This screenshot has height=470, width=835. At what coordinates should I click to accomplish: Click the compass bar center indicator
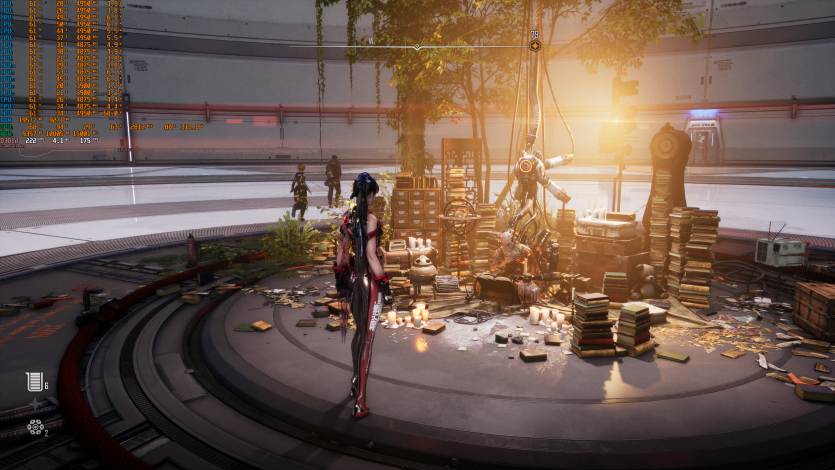[417, 46]
